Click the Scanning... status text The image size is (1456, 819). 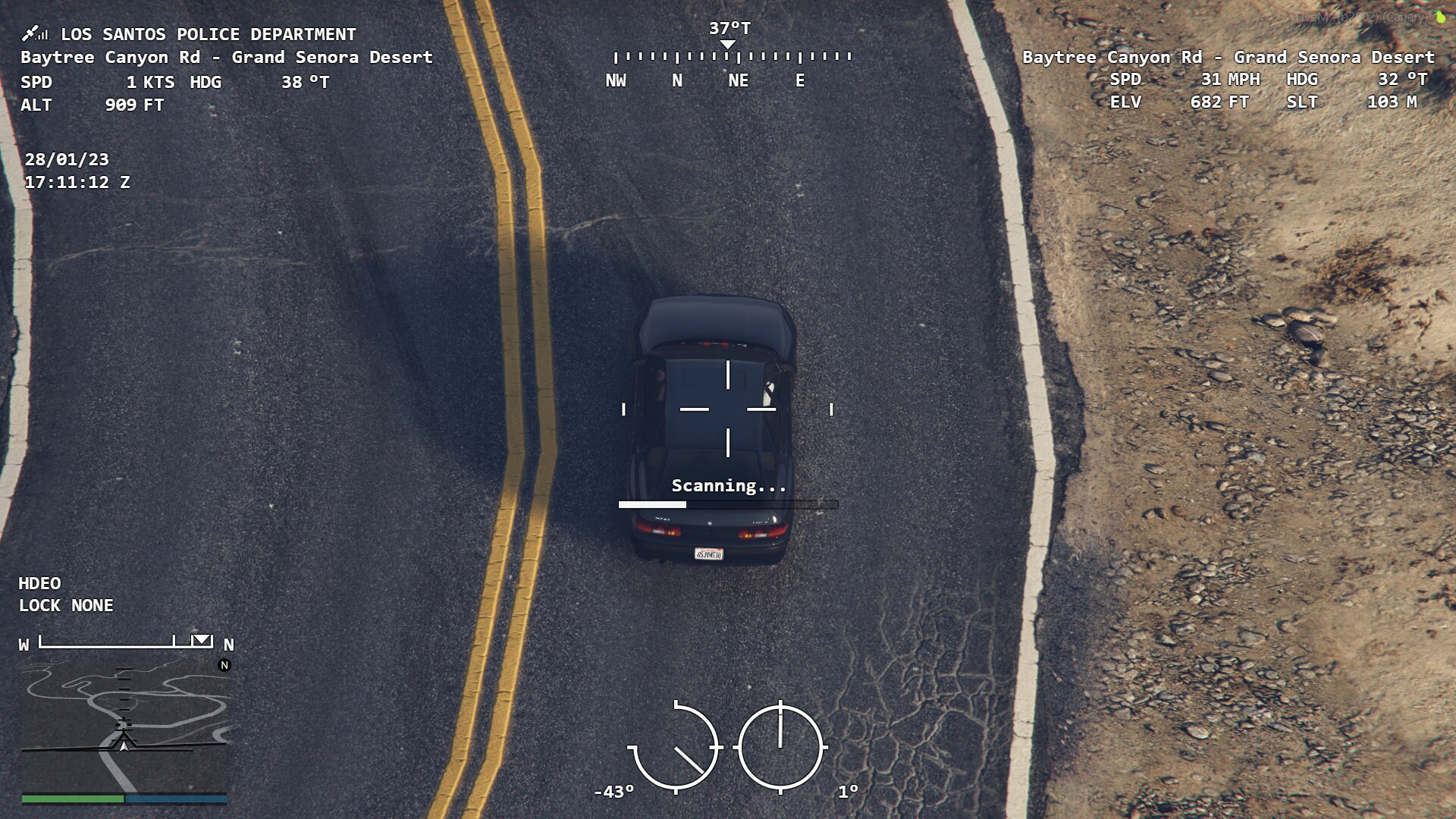pyautogui.click(x=729, y=485)
